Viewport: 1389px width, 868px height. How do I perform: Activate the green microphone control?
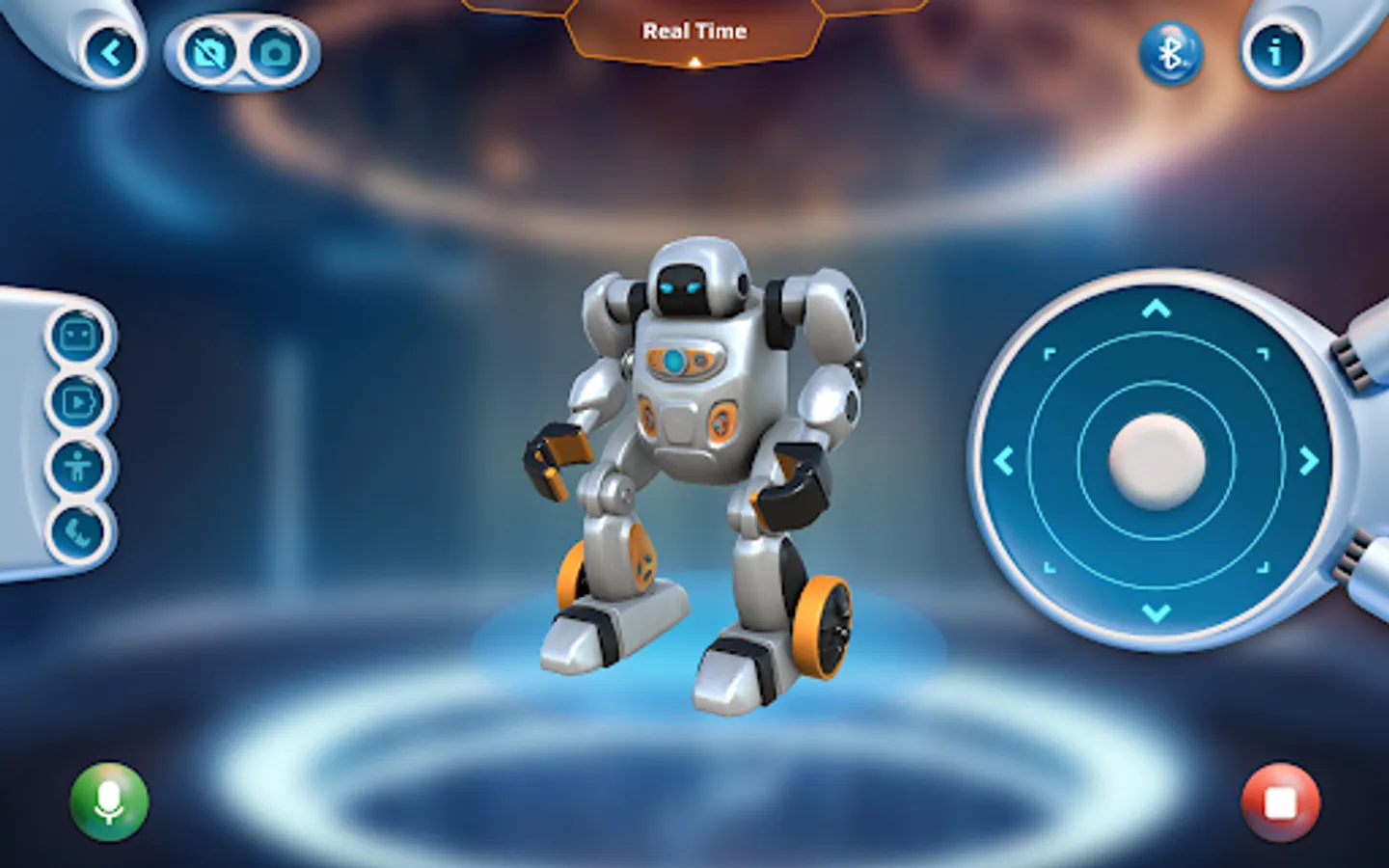pos(108,803)
